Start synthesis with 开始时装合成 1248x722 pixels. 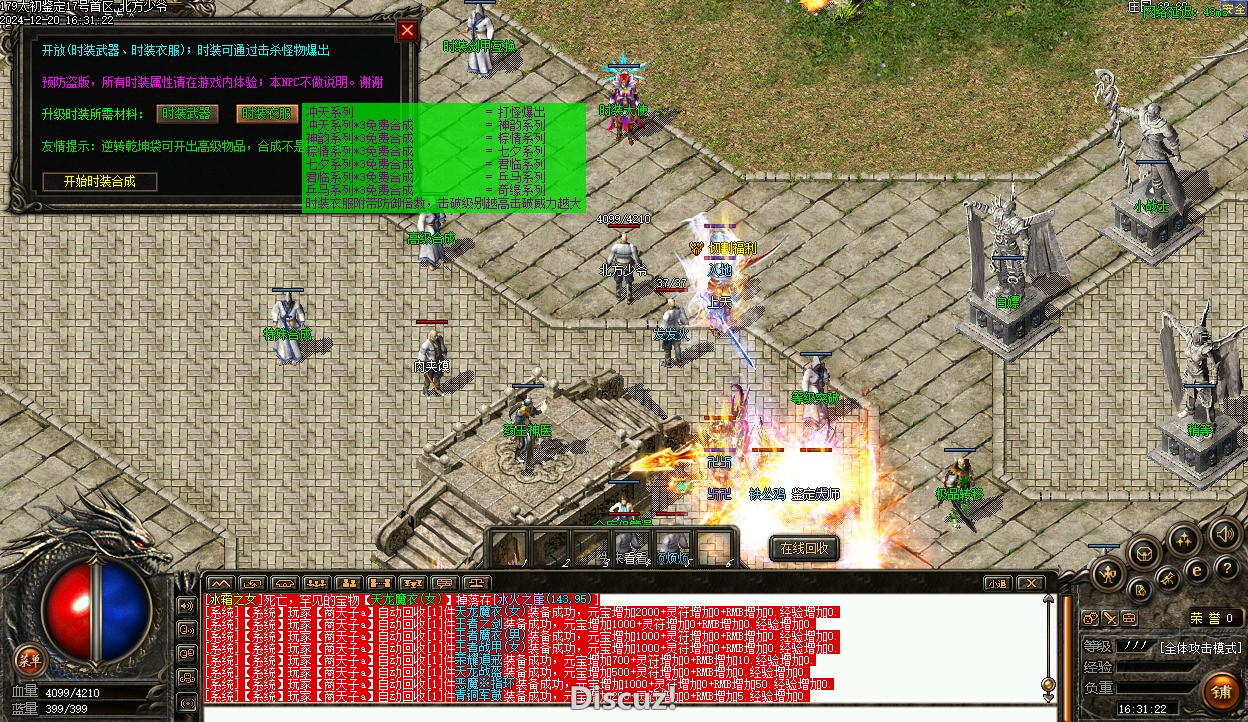point(101,181)
